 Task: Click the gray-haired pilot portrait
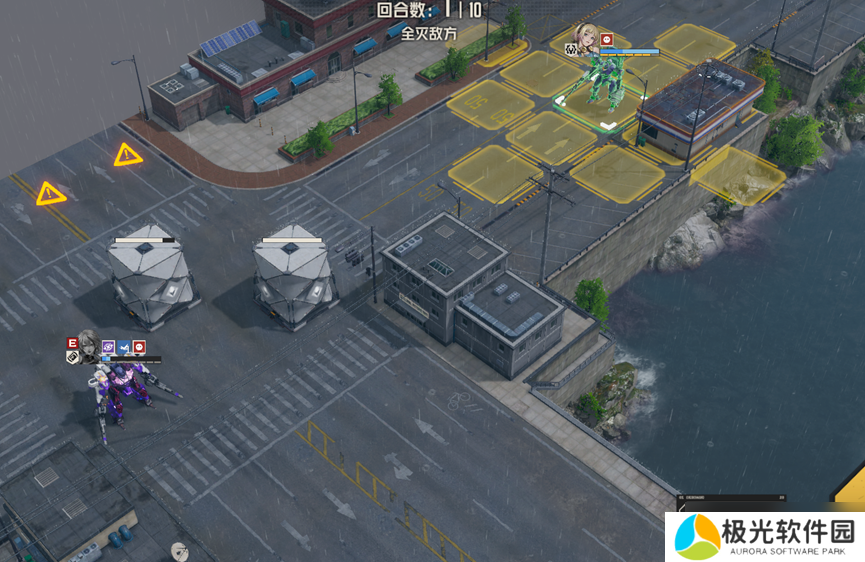[x=88, y=346]
